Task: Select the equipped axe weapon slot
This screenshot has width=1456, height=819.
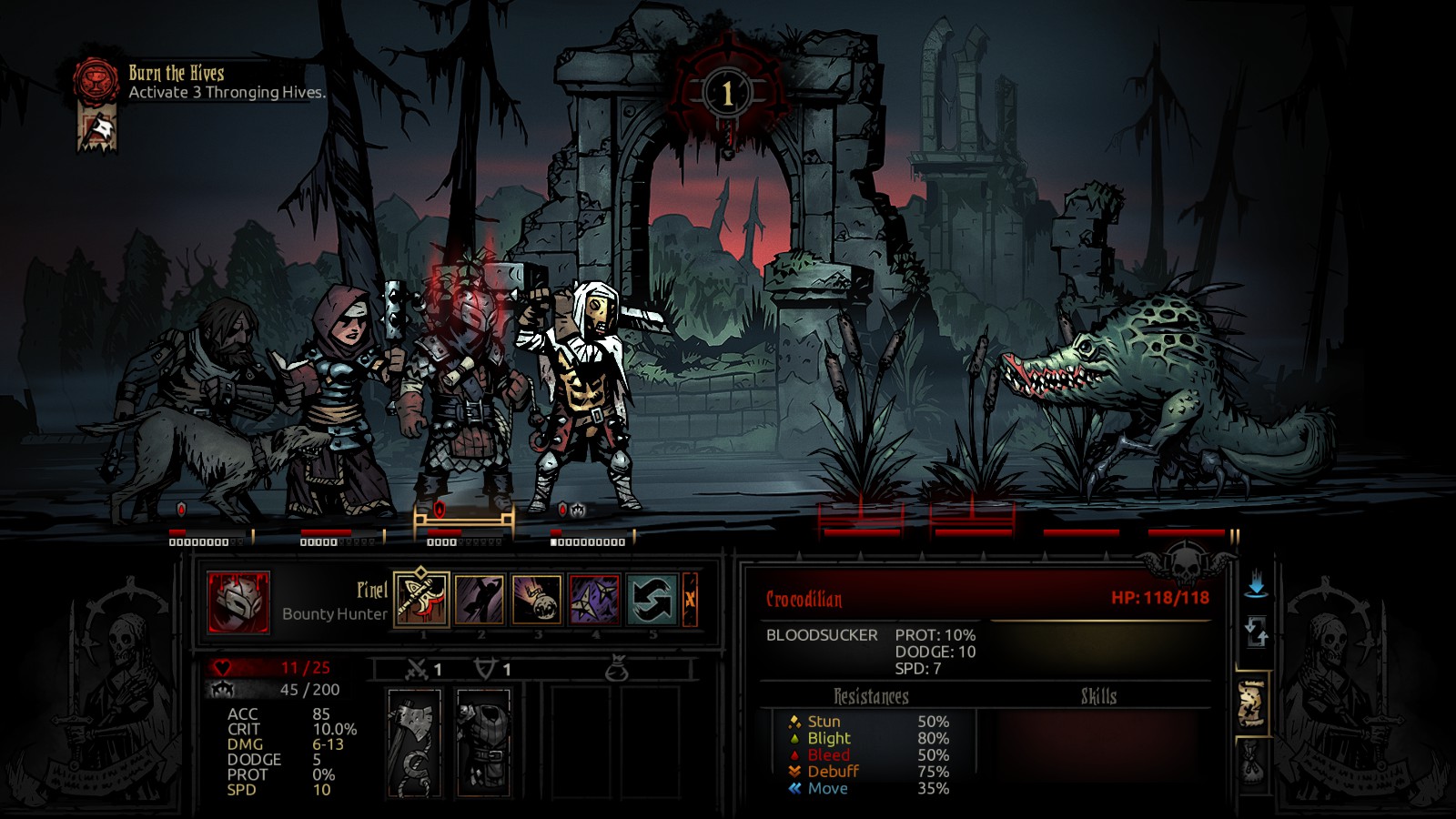Action: [x=415, y=742]
